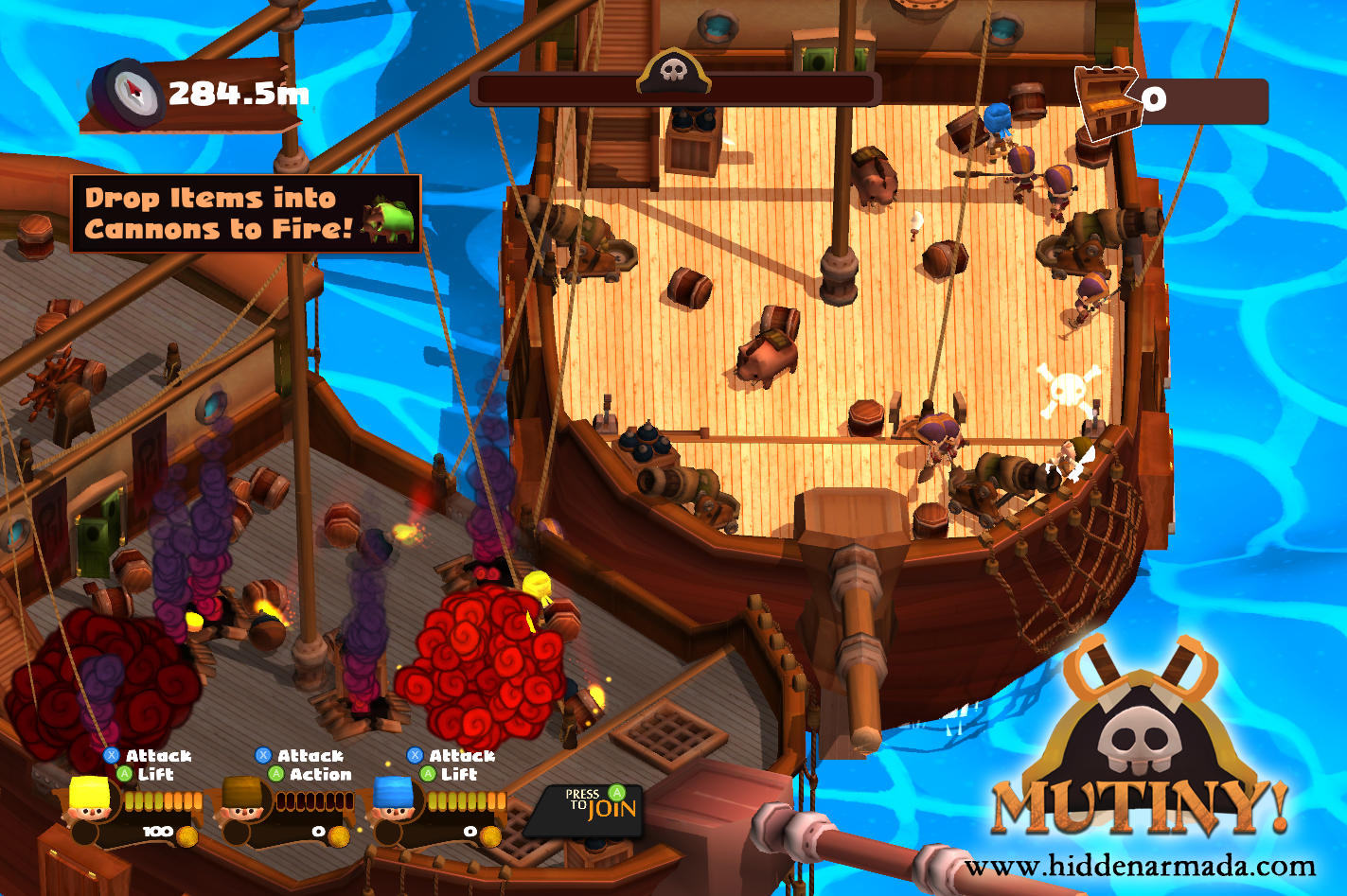This screenshot has height=896, width=1347.
Task: Select the gold coin icon beside the 100 score
Action: [185, 835]
